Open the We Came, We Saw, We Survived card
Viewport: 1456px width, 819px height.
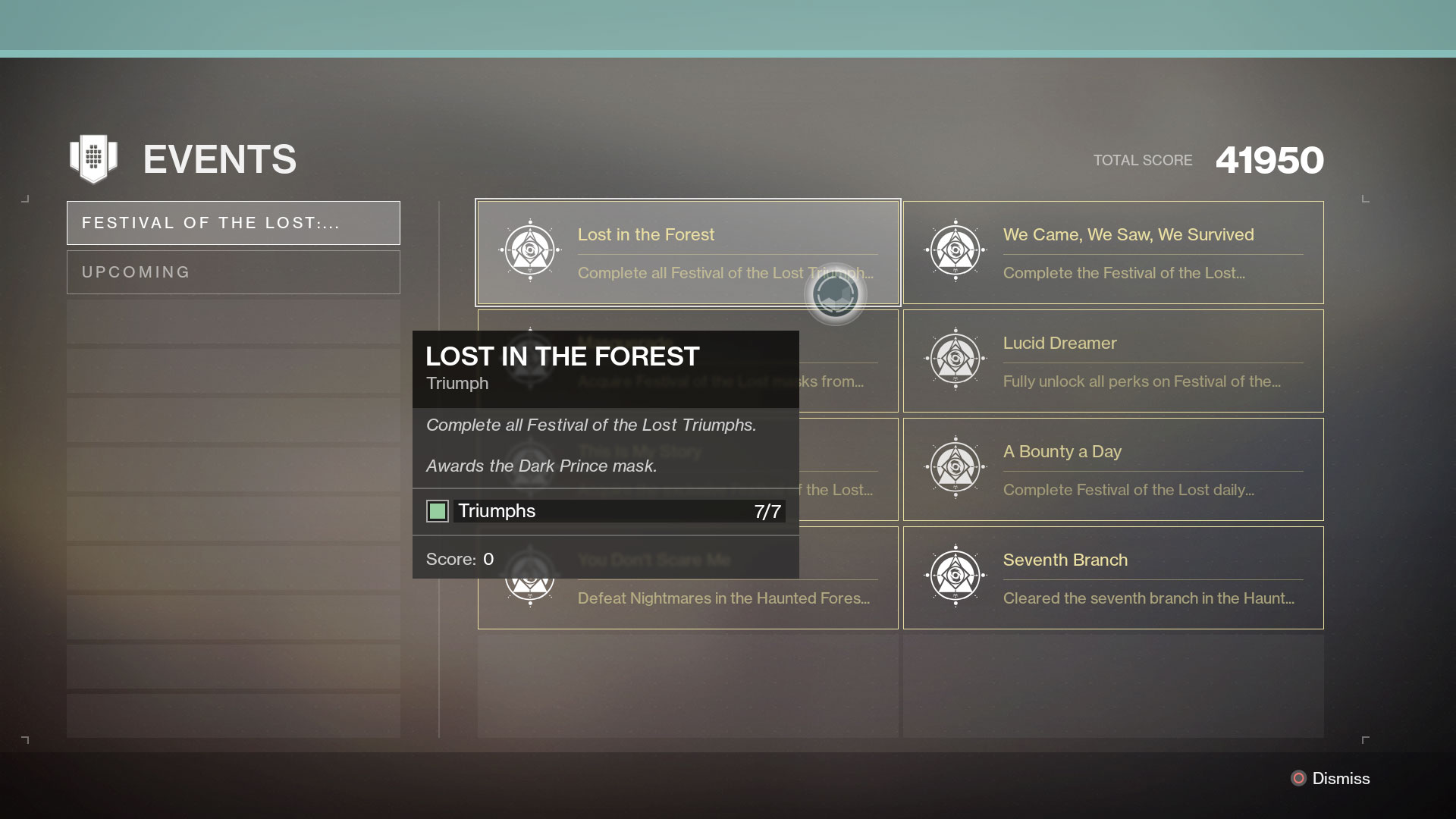(x=1112, y=252)
